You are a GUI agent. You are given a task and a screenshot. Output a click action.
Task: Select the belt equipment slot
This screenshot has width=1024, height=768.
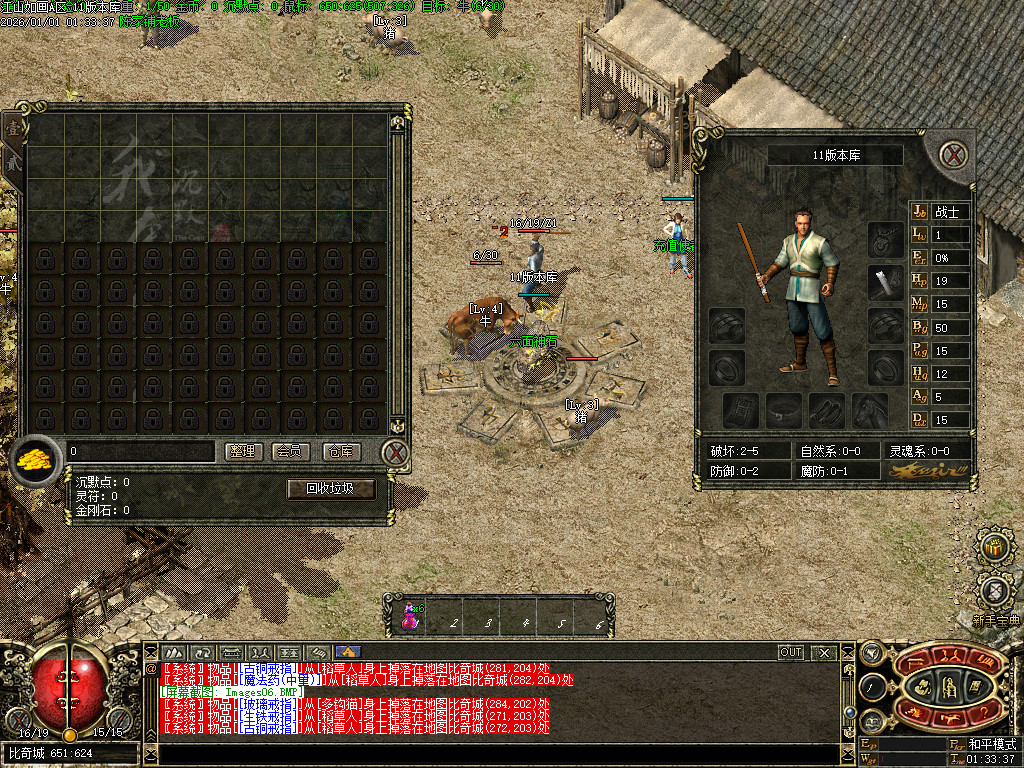point(783,409)
